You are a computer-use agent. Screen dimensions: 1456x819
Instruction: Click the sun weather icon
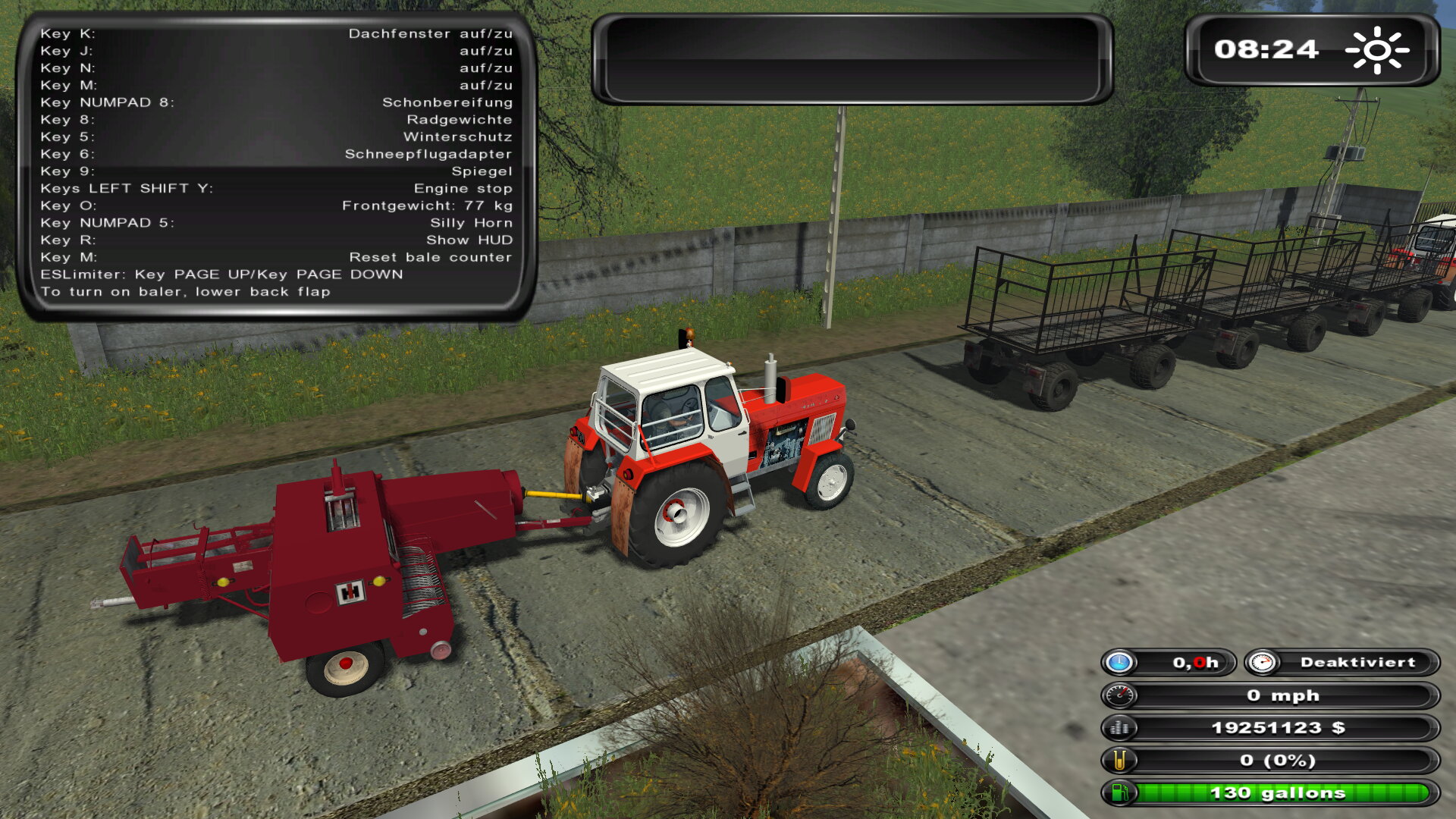click(1376, 50)
